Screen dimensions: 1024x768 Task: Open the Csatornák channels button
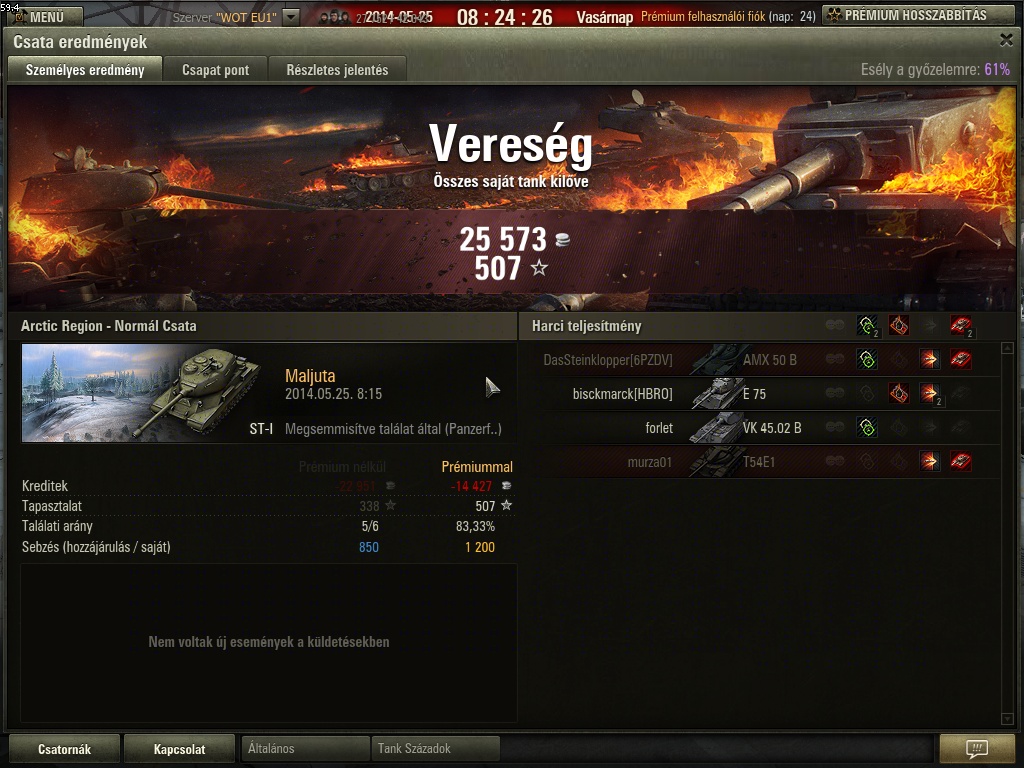[64, 749]
